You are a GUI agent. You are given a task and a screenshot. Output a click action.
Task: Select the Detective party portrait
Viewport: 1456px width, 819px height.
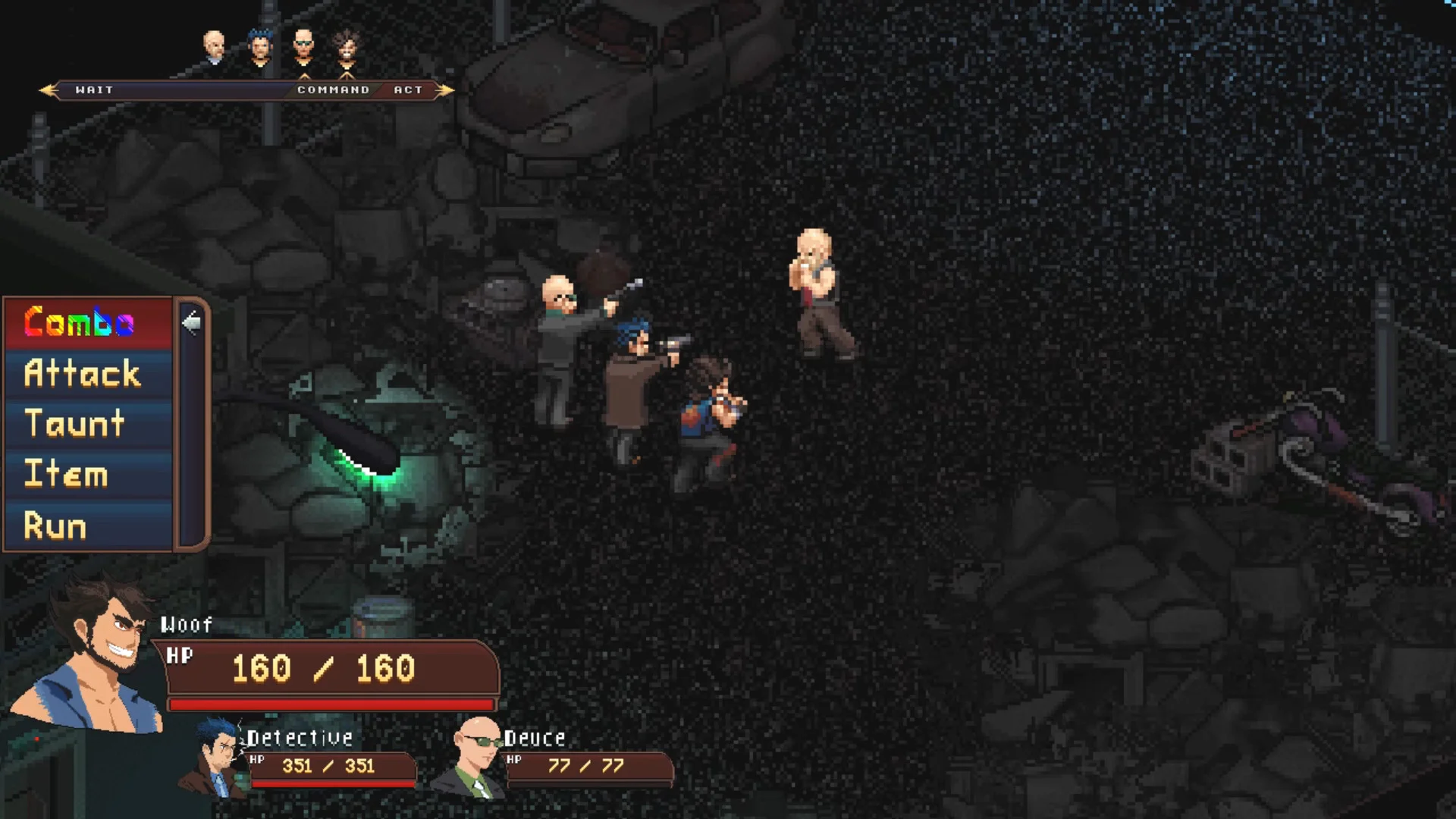coord(214,758)
